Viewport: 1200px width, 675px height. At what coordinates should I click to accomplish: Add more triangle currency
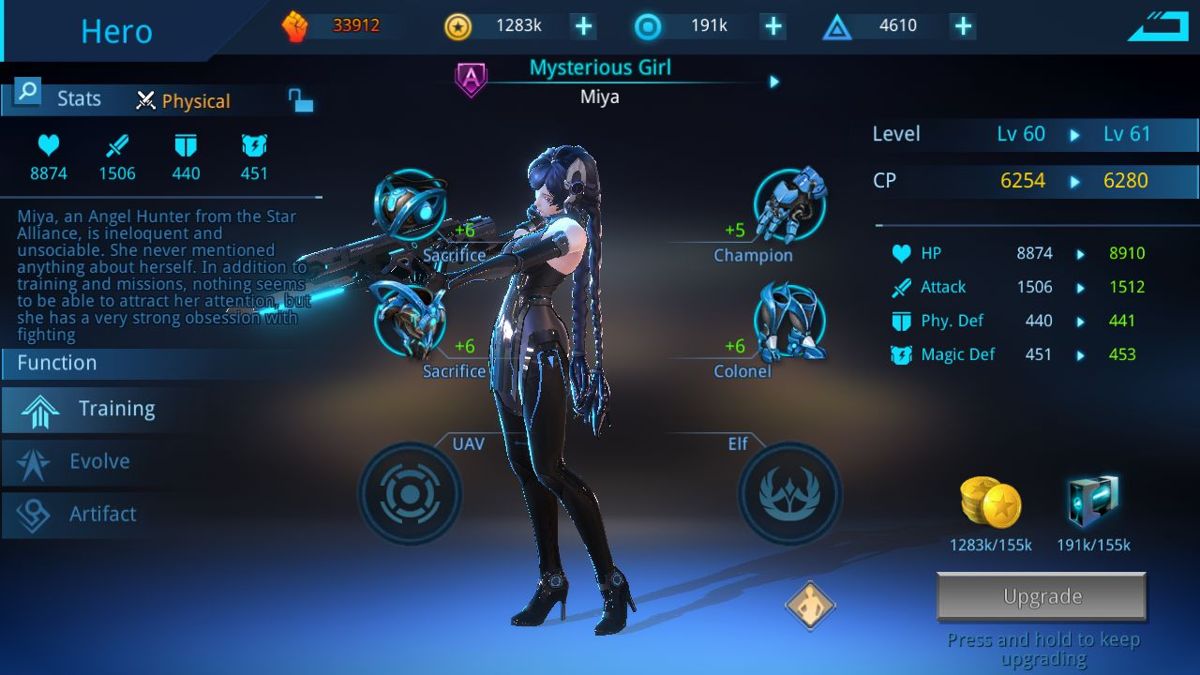tap(962, 26)
